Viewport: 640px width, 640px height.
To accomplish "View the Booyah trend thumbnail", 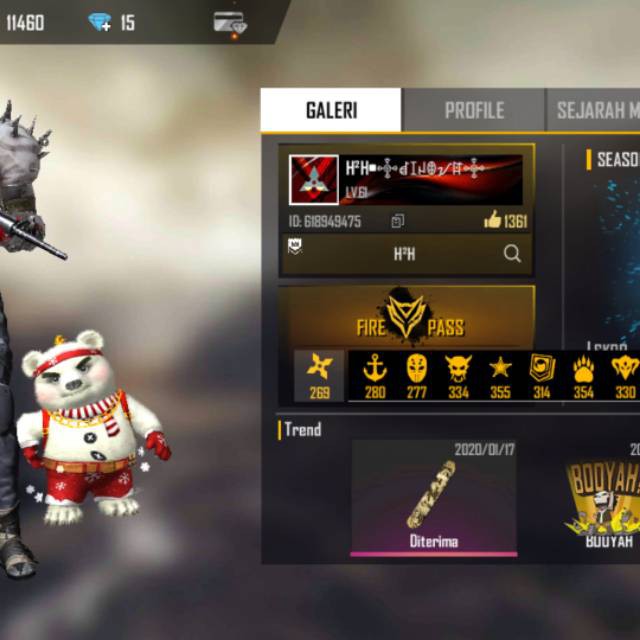I will point(602,497).
